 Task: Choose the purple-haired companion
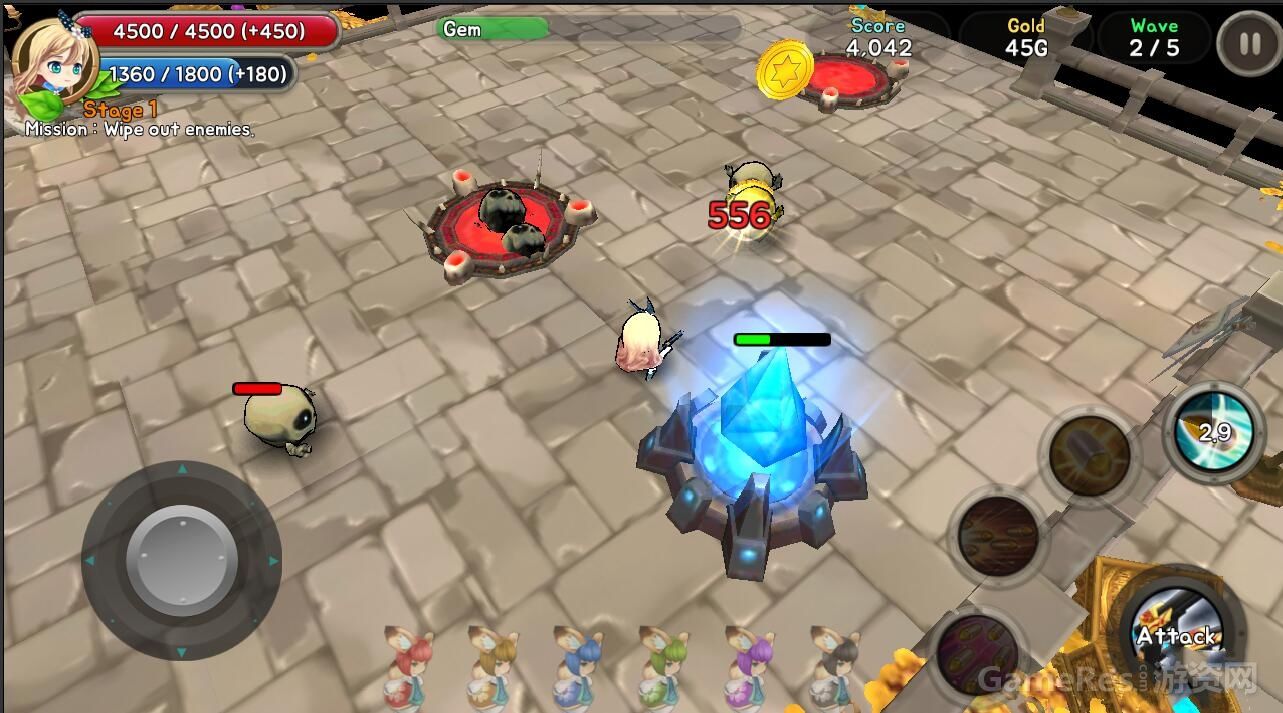[x=750, y=668]
